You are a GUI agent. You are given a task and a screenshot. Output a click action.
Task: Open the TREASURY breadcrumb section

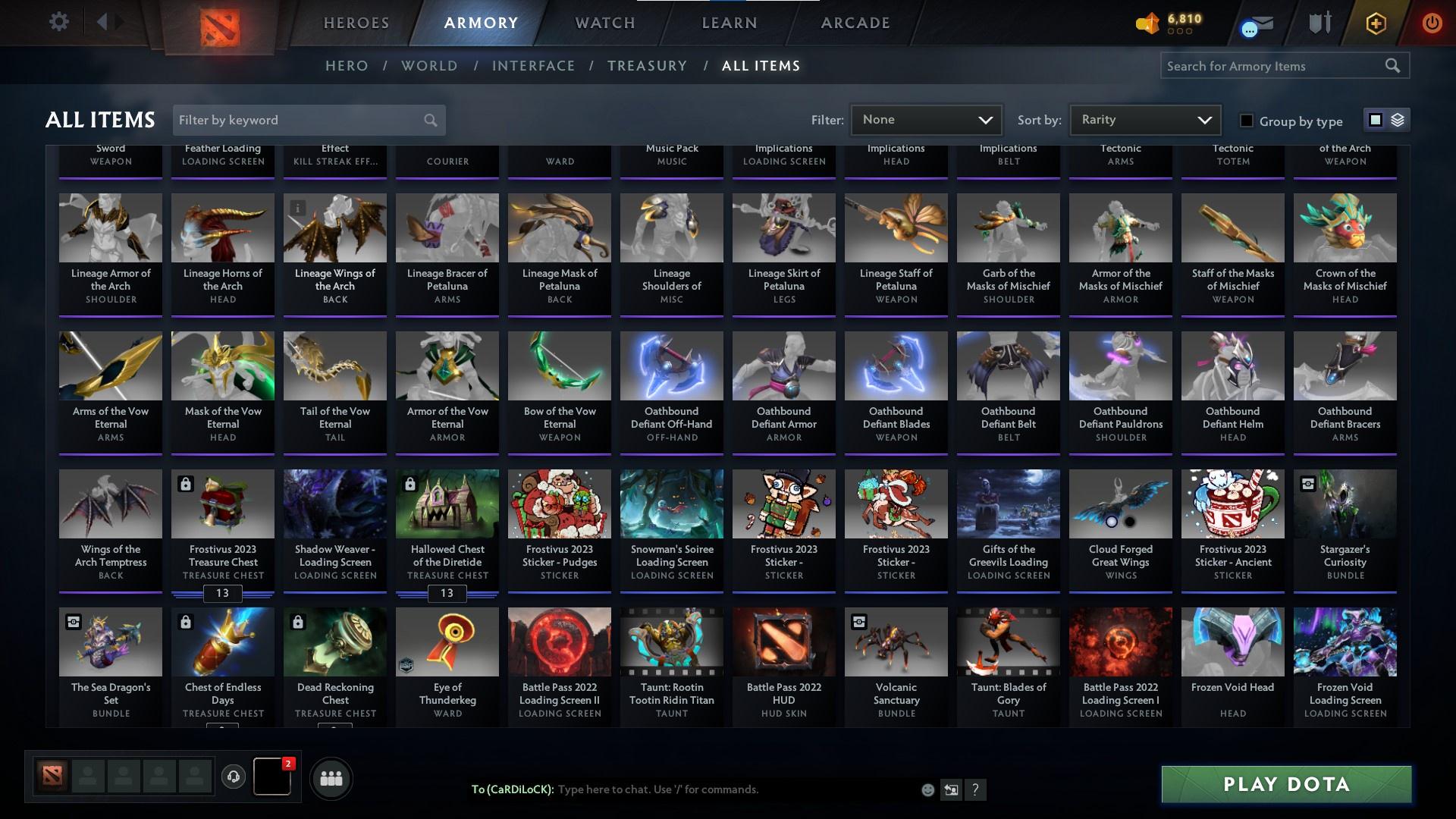(647, 66)
